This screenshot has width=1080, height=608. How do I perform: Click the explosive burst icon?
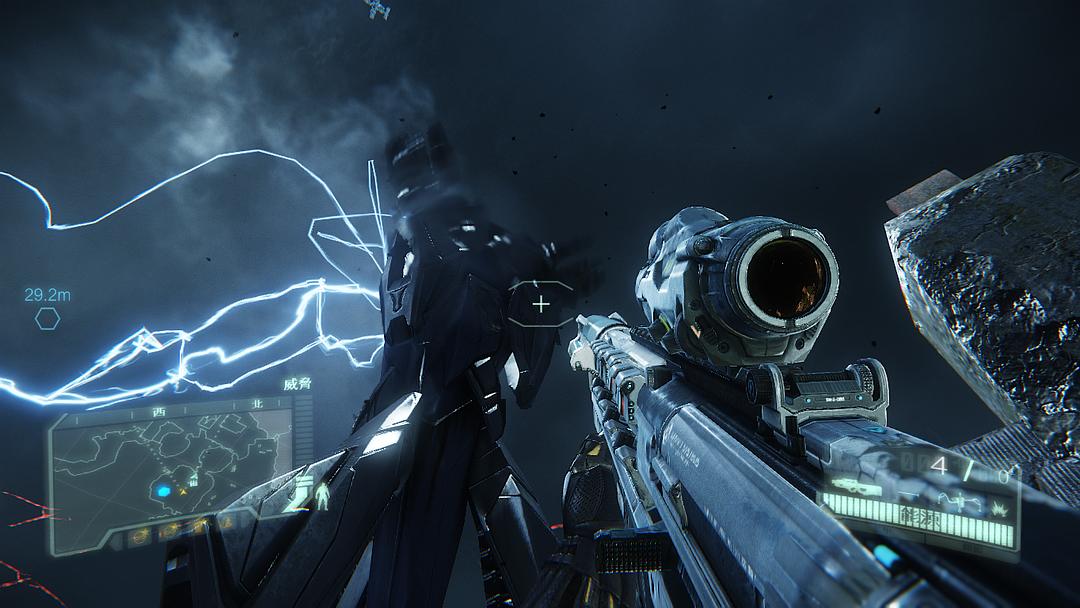(997, 510)
